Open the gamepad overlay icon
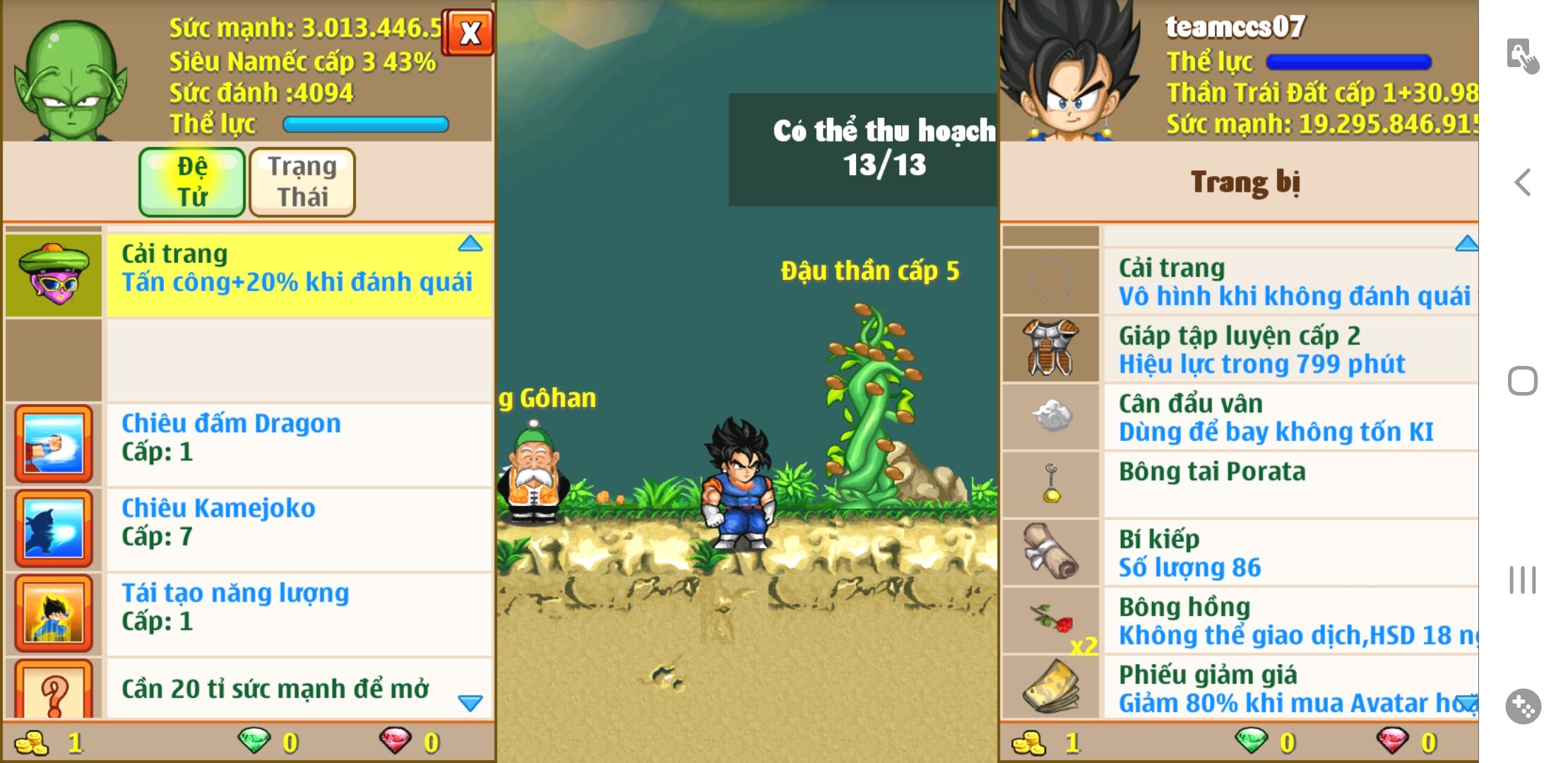This screenshot has height=763, width=1568. [1523, 706]
